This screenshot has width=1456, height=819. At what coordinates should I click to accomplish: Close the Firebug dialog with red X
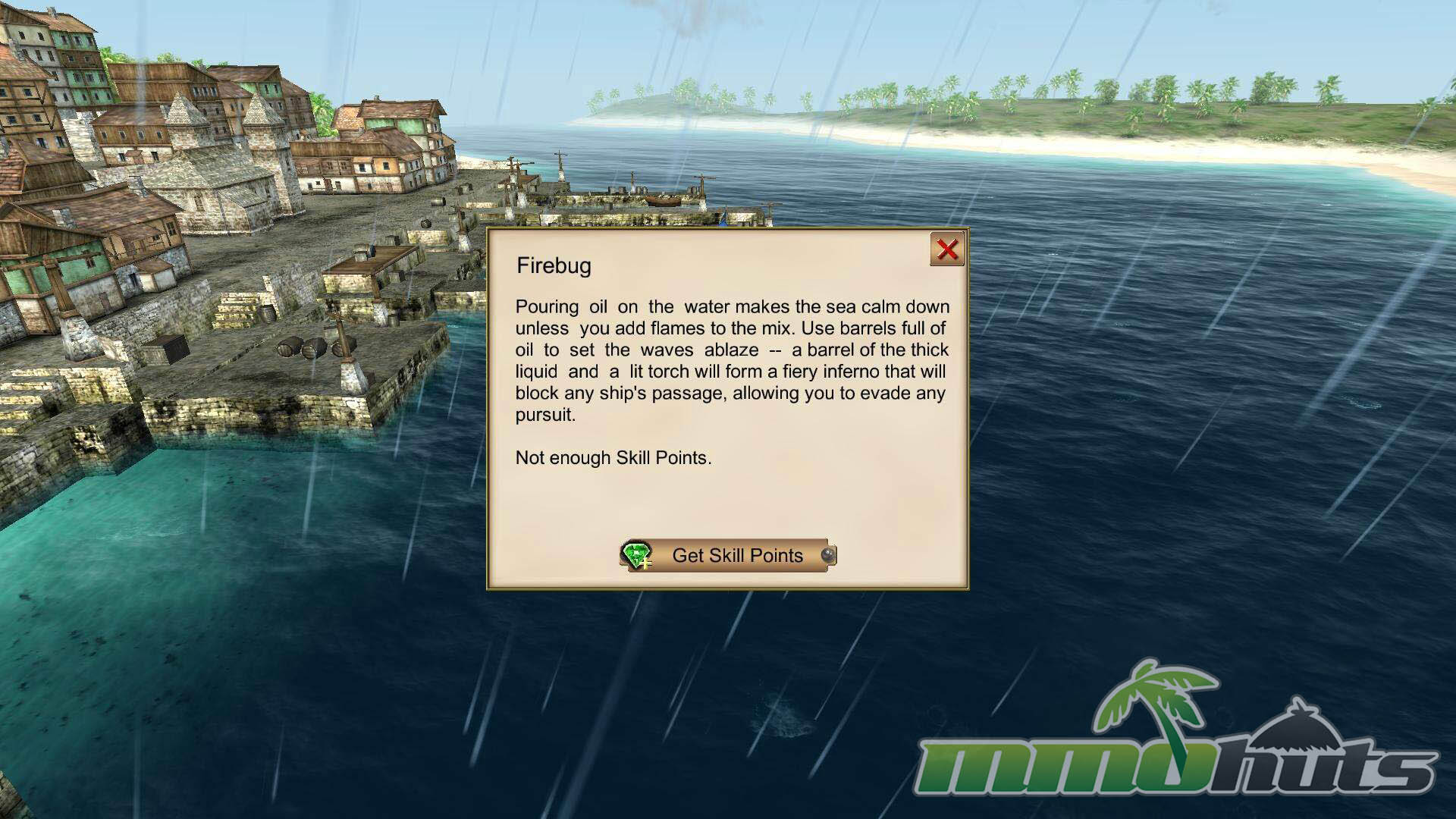946,249
